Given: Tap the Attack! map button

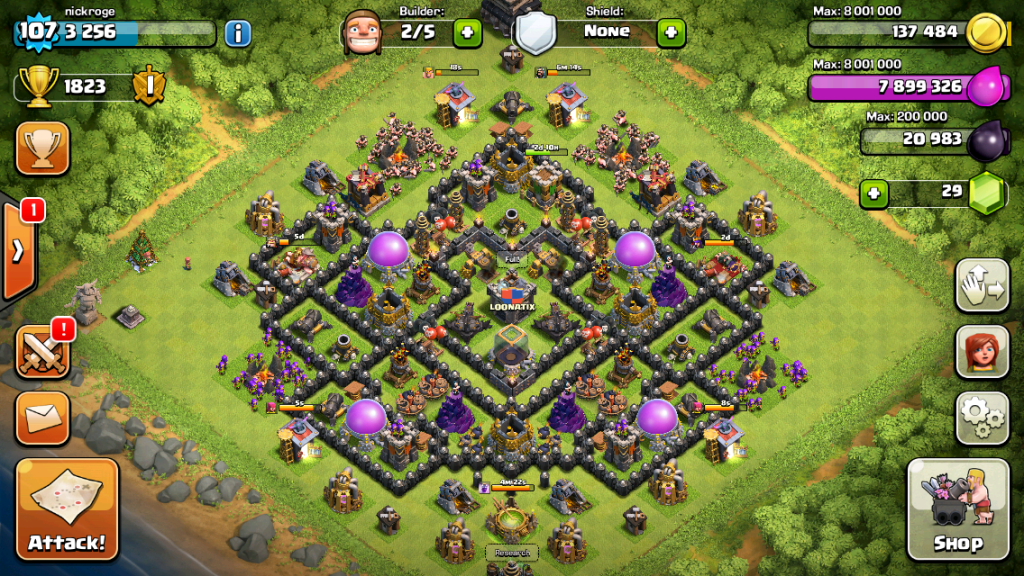Looking at the screenshot, I should tap(68, 509).
